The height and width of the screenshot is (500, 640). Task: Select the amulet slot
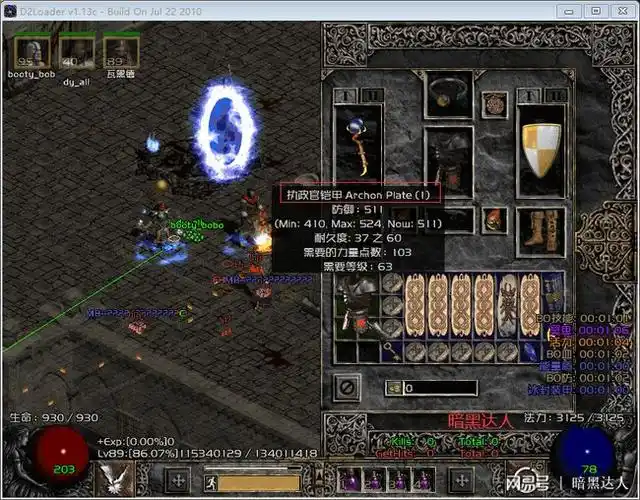[494, 103]
